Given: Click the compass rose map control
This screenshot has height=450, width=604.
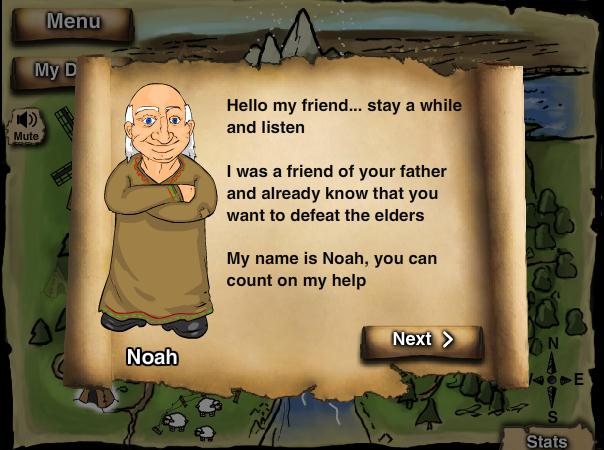Looking at the screenshot, I should (553, 380).
